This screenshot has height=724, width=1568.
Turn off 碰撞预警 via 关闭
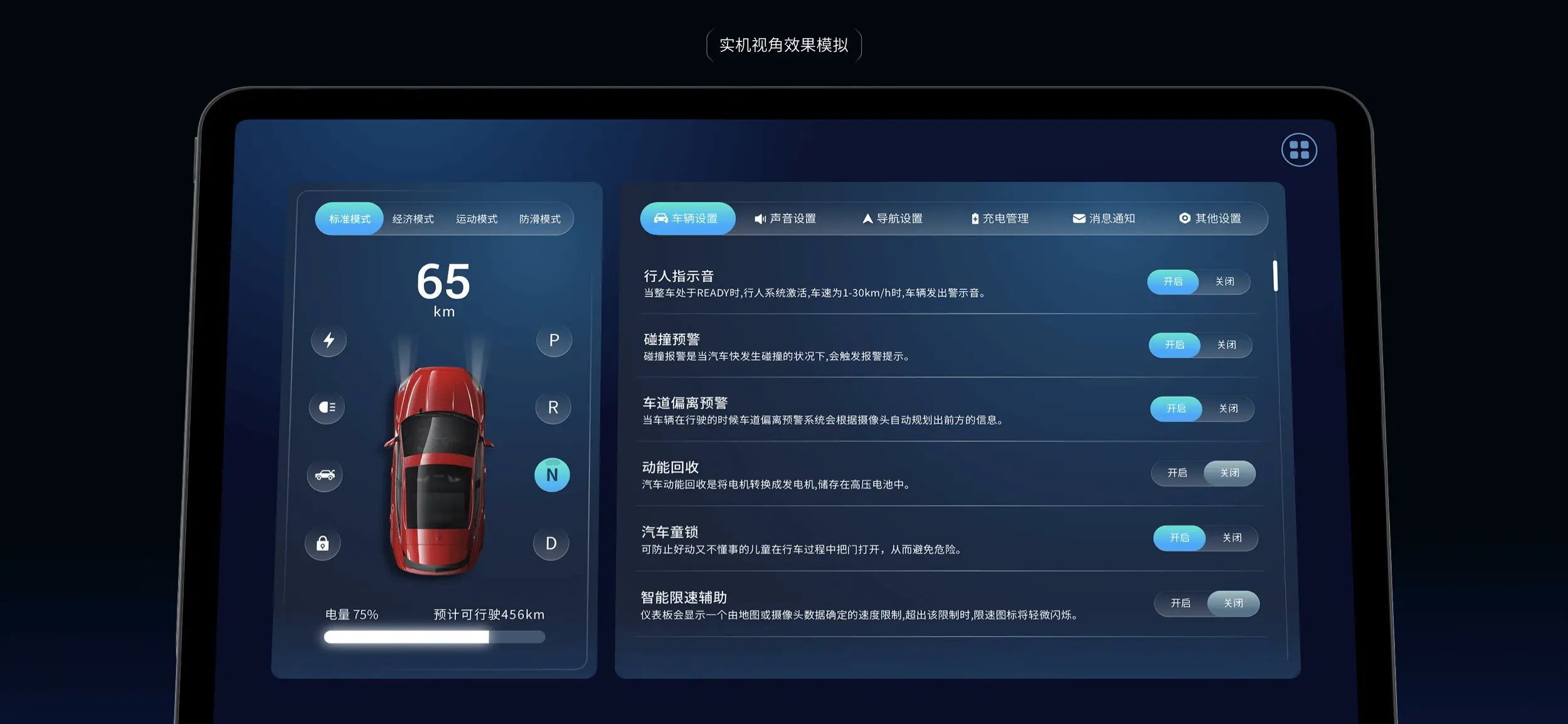pos(1226,345)
